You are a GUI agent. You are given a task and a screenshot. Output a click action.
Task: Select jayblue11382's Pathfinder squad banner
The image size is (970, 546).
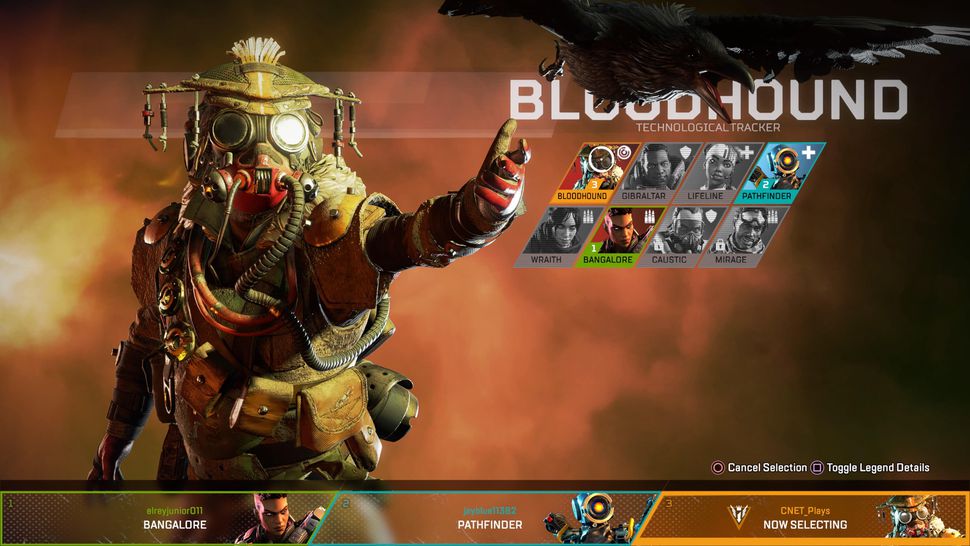pyautogui.click(x=490, y=518)
